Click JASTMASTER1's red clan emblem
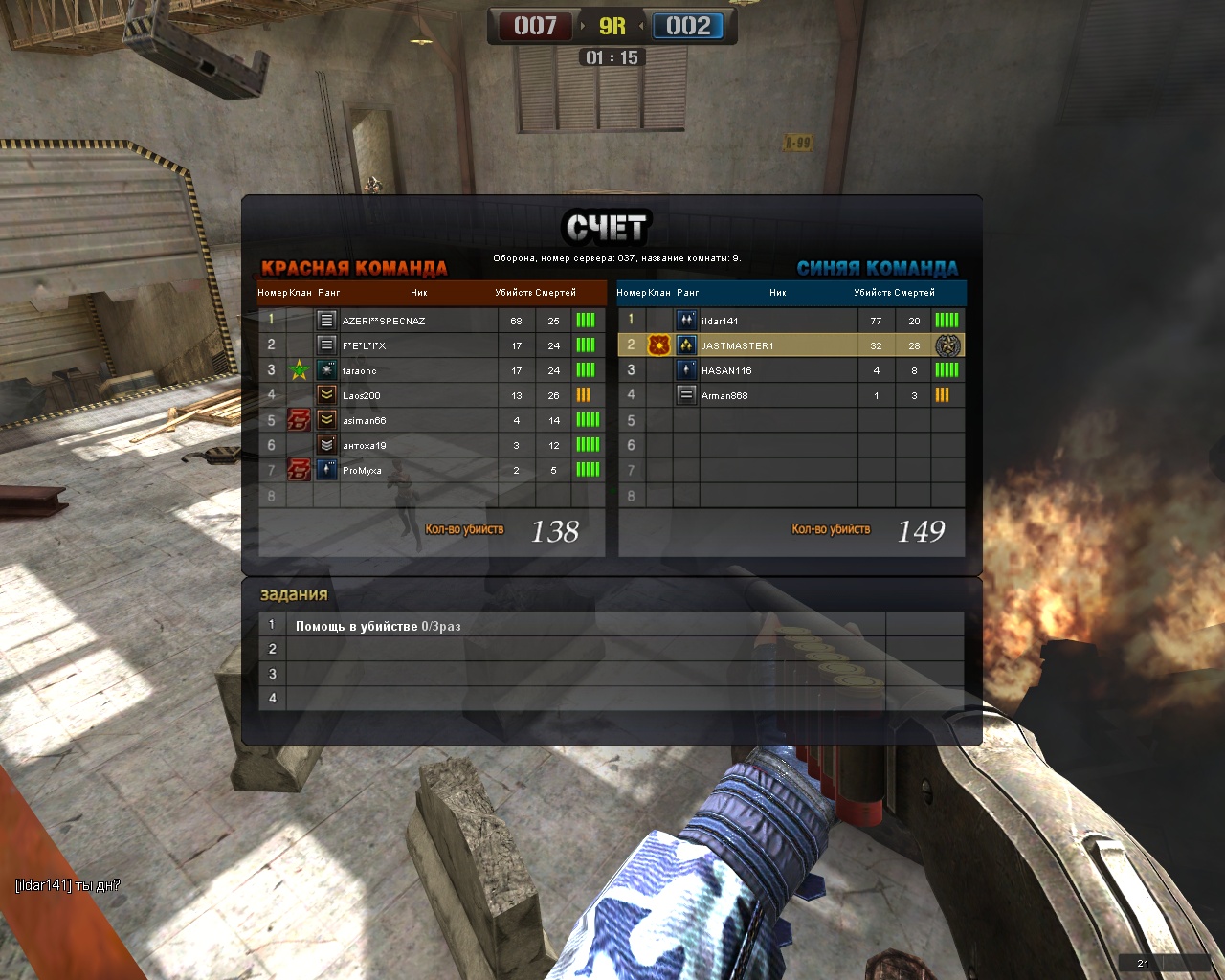This screenshot has width=1225, height=980. tap(658, 345)
